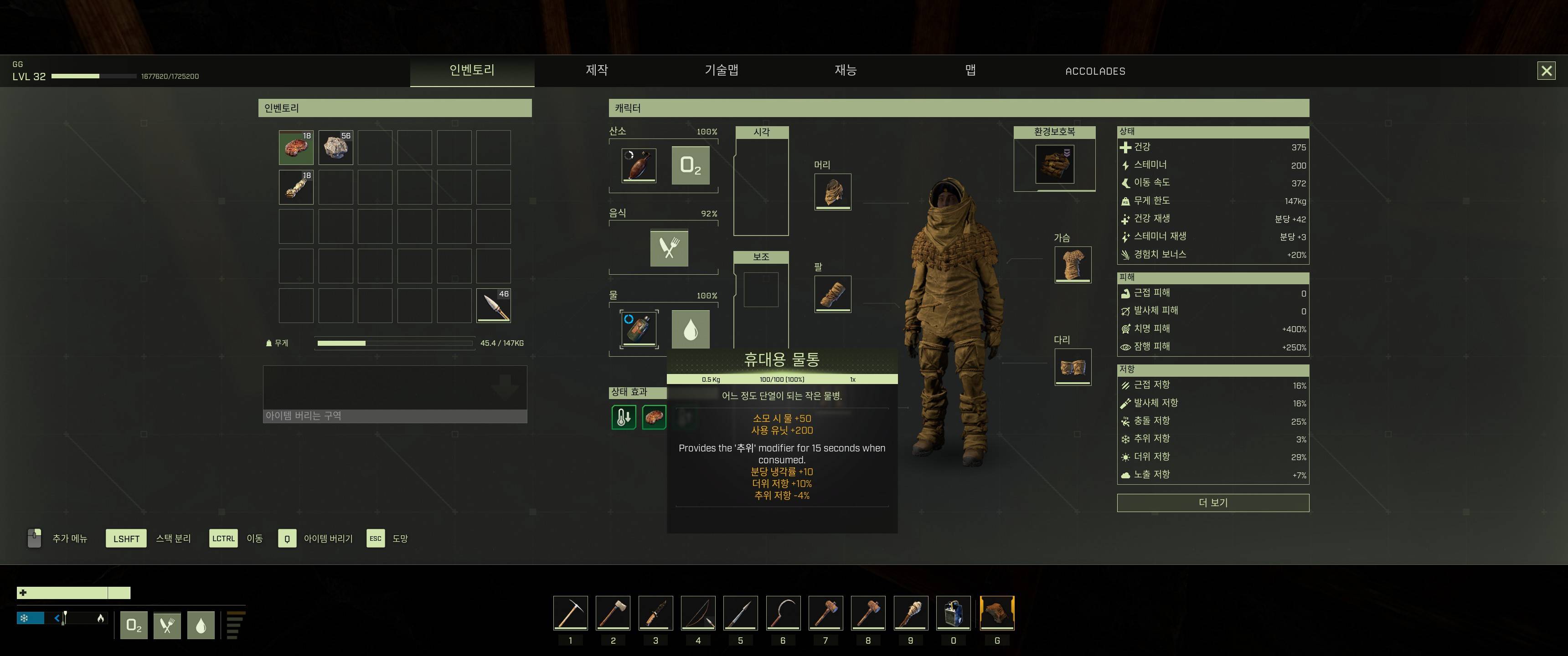This screenshot has width=1568, height=656.
Task: Open the 맵 map tab
Action: coord(970,71)
